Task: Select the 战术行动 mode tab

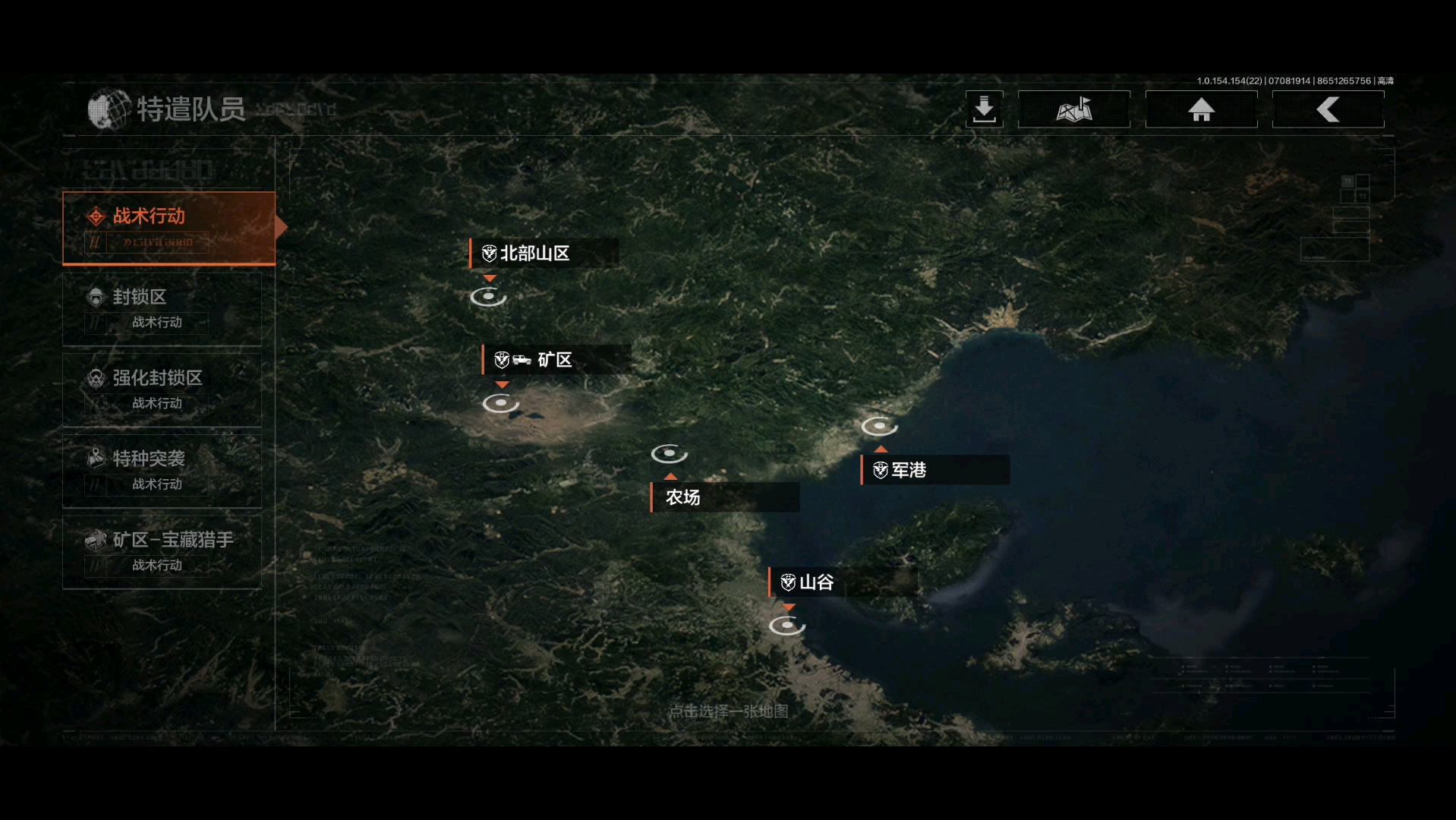Action: (169, 228)
